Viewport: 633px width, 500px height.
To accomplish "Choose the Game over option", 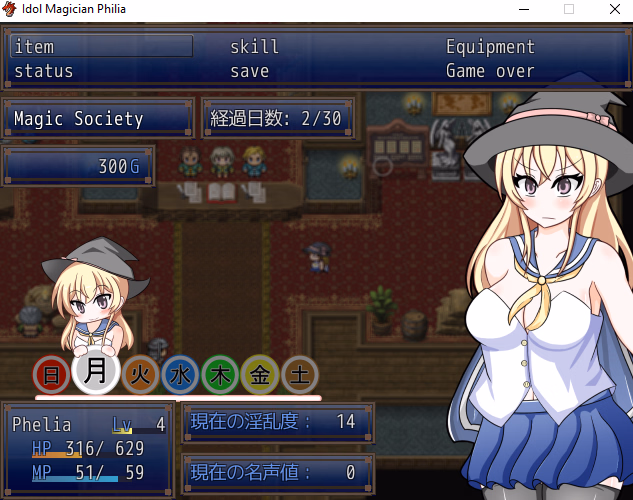I will 490,71.
